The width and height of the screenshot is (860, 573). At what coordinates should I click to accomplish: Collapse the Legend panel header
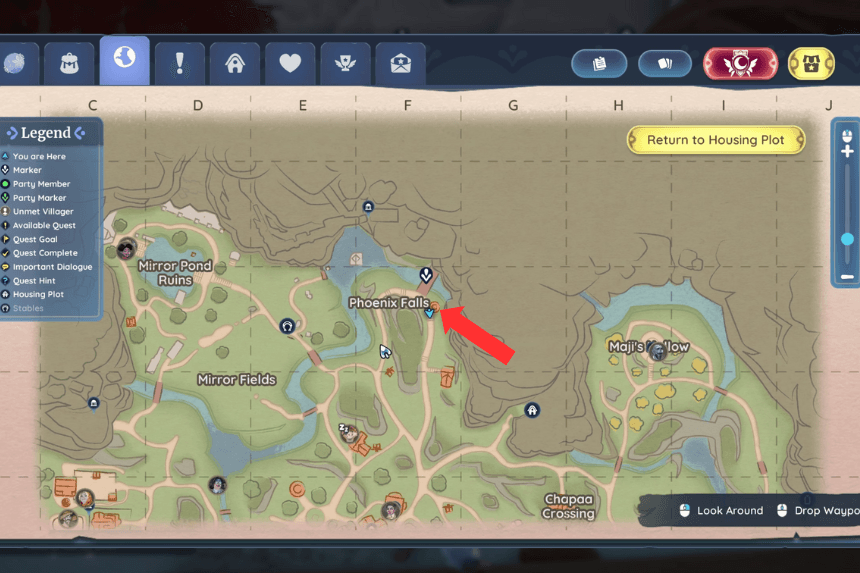(46, 133)
